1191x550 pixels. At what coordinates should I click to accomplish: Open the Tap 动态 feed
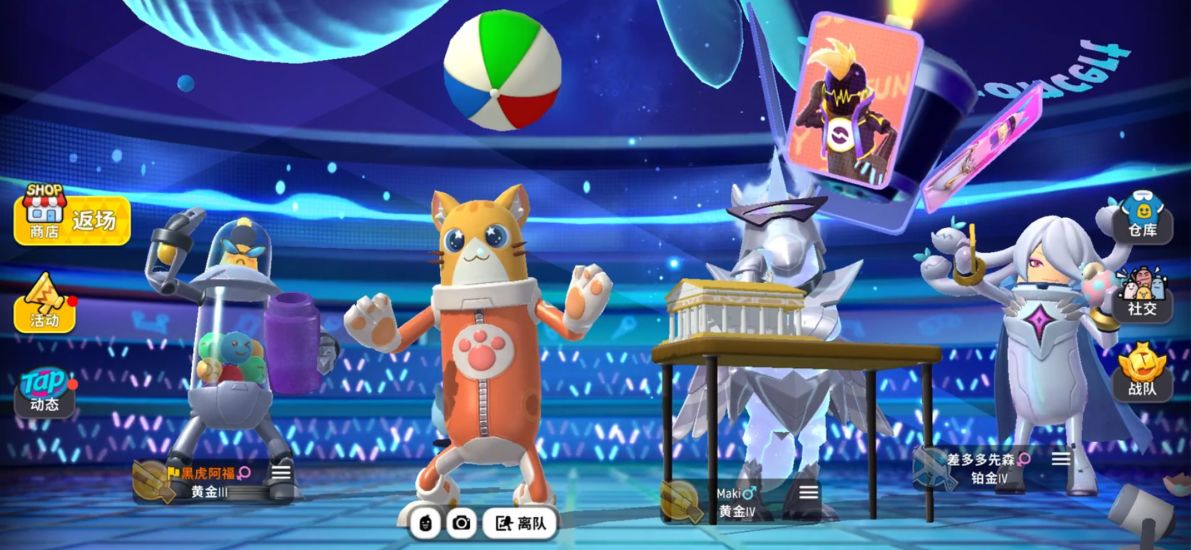tap(44, 391)
